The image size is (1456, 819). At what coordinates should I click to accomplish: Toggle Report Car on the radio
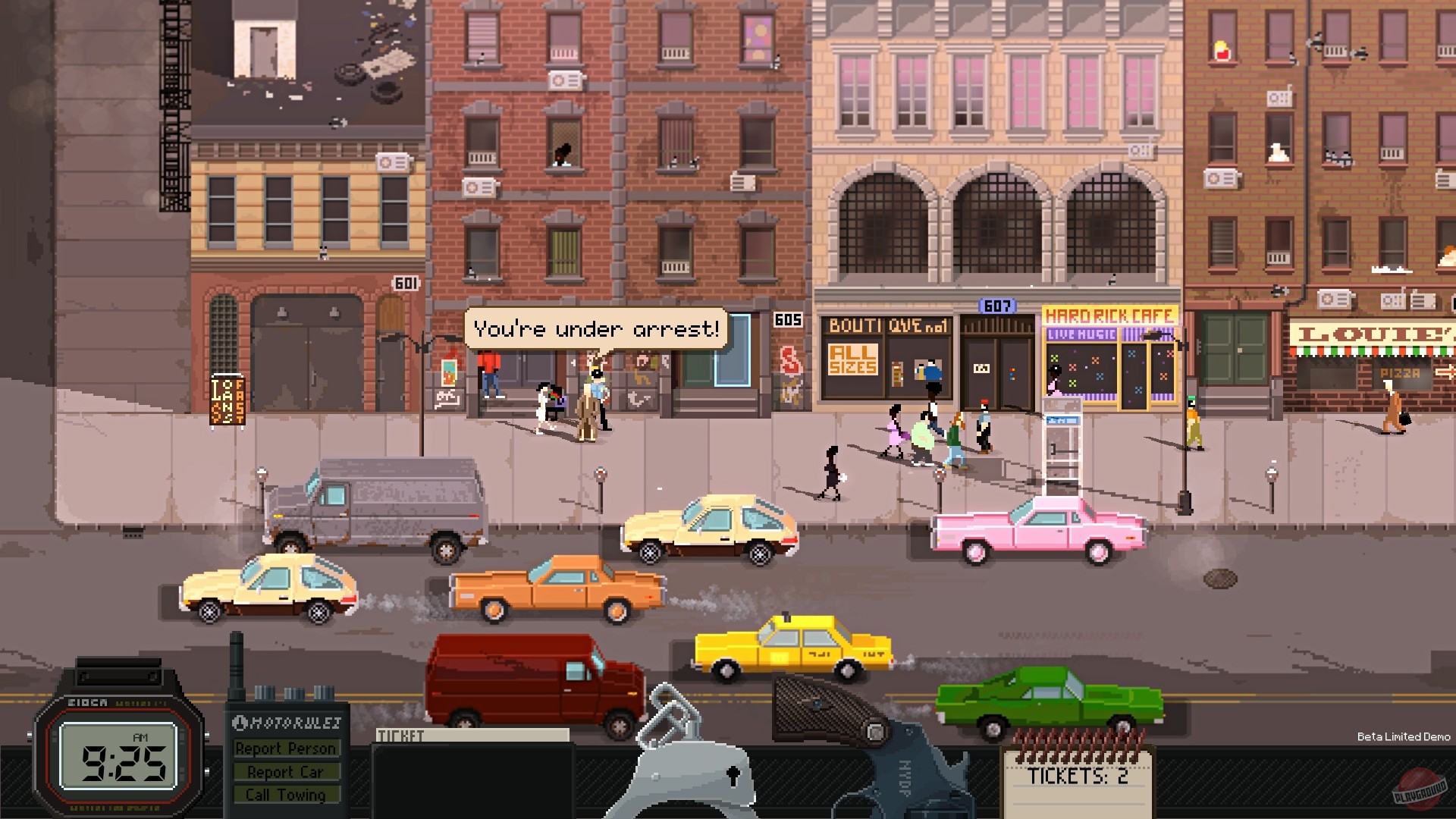287,771
